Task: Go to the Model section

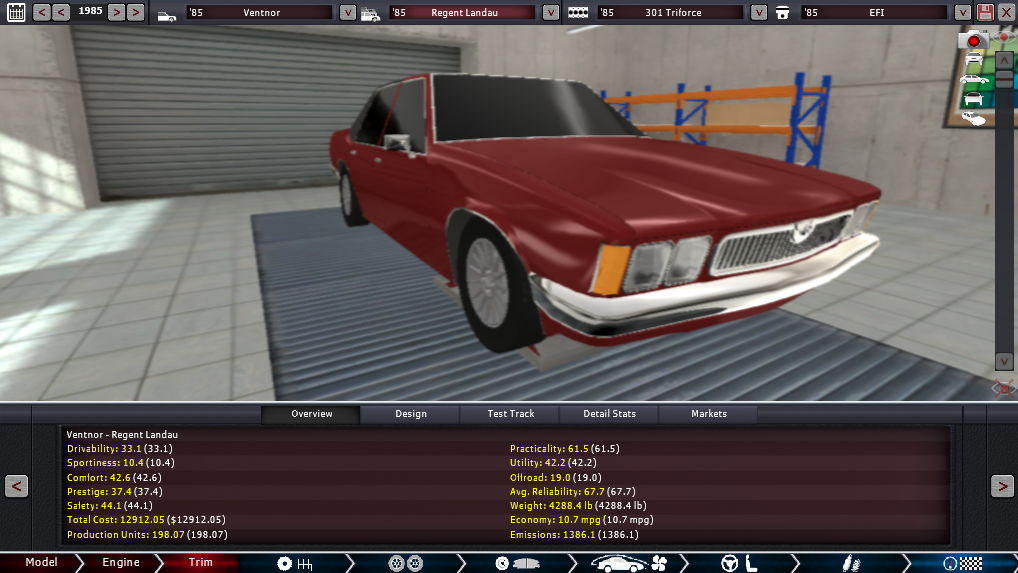Action: (x=41, y=563)
